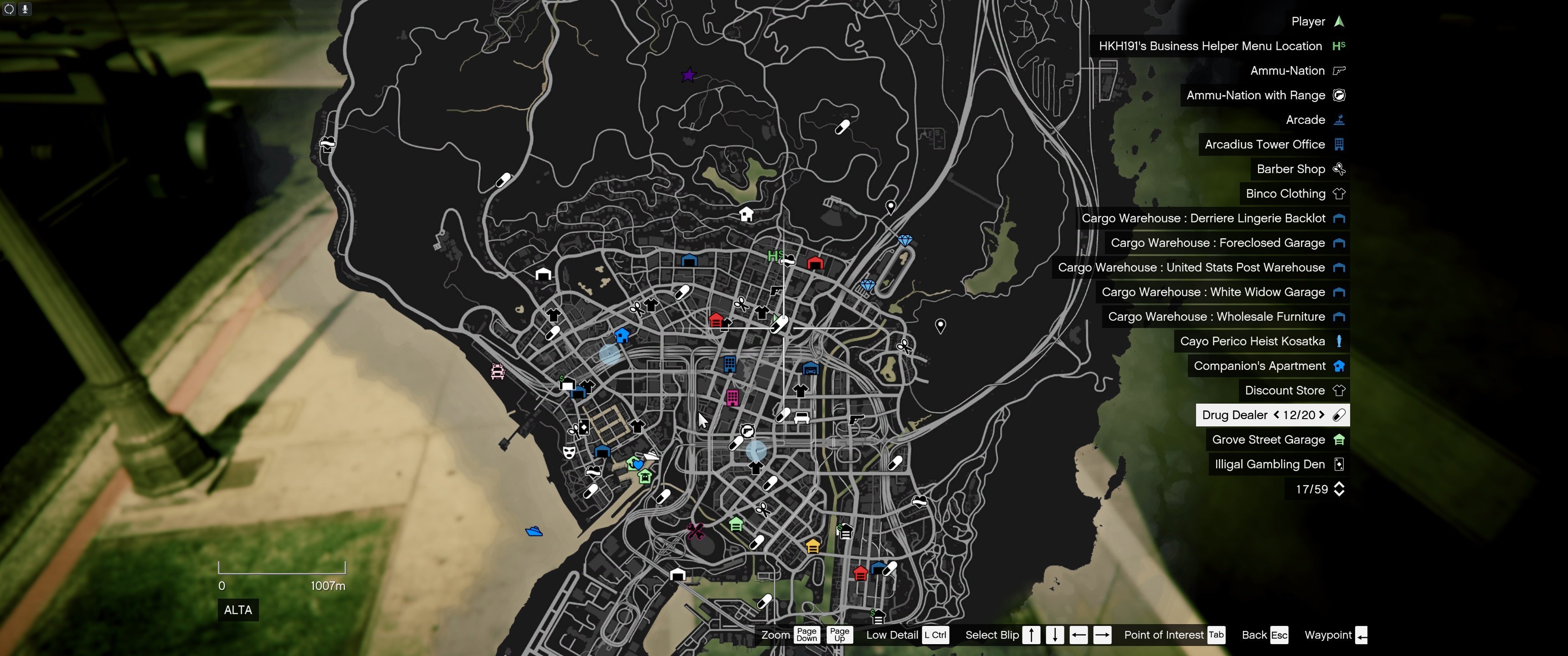The image size is (1568, 656).
Task: Select HKH191's Business Helper Menu Location entry
Action: coord(1209,46)
